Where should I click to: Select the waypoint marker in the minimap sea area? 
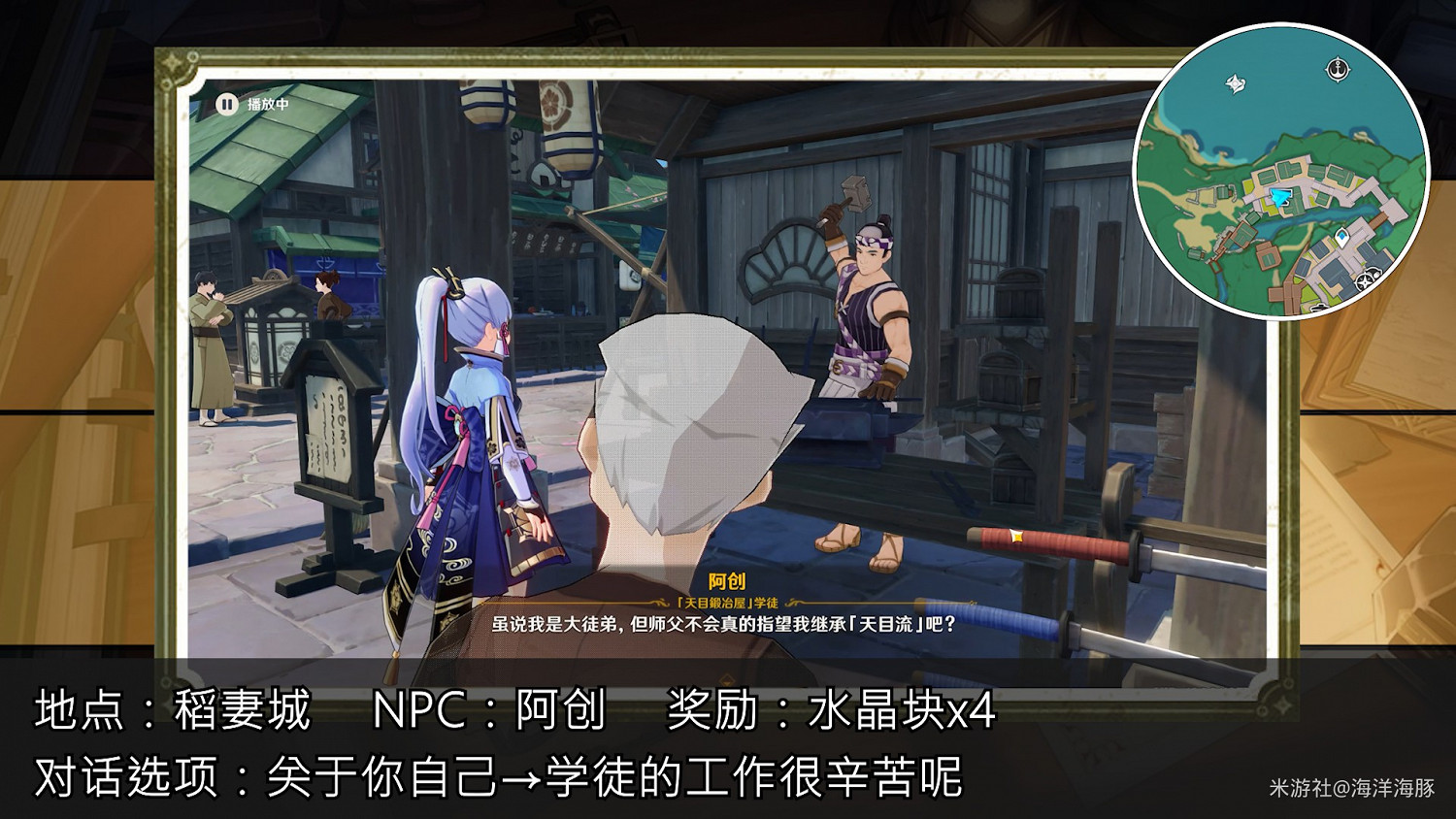(1235, 84)
